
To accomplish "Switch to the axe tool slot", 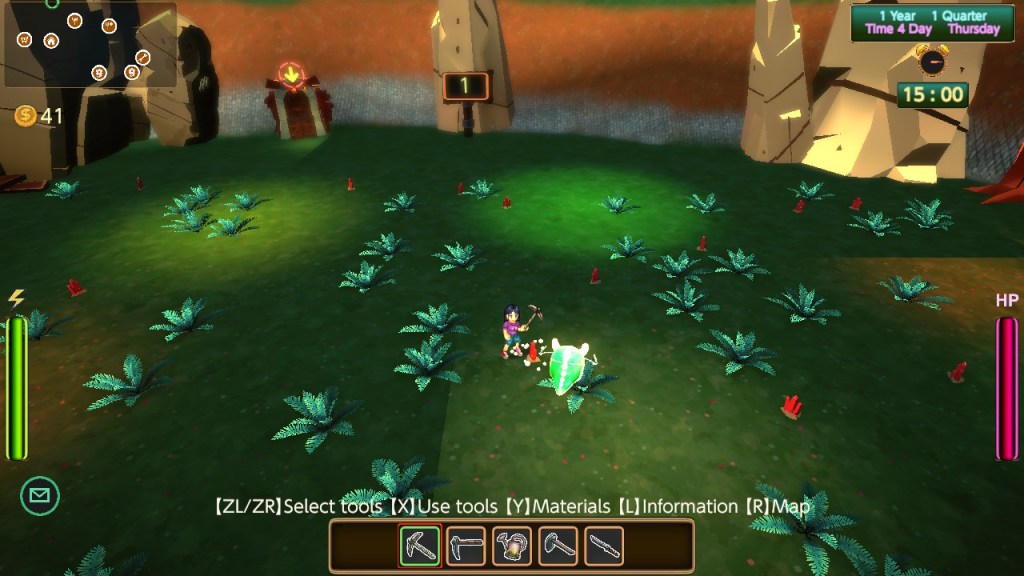I will point(558,546).
